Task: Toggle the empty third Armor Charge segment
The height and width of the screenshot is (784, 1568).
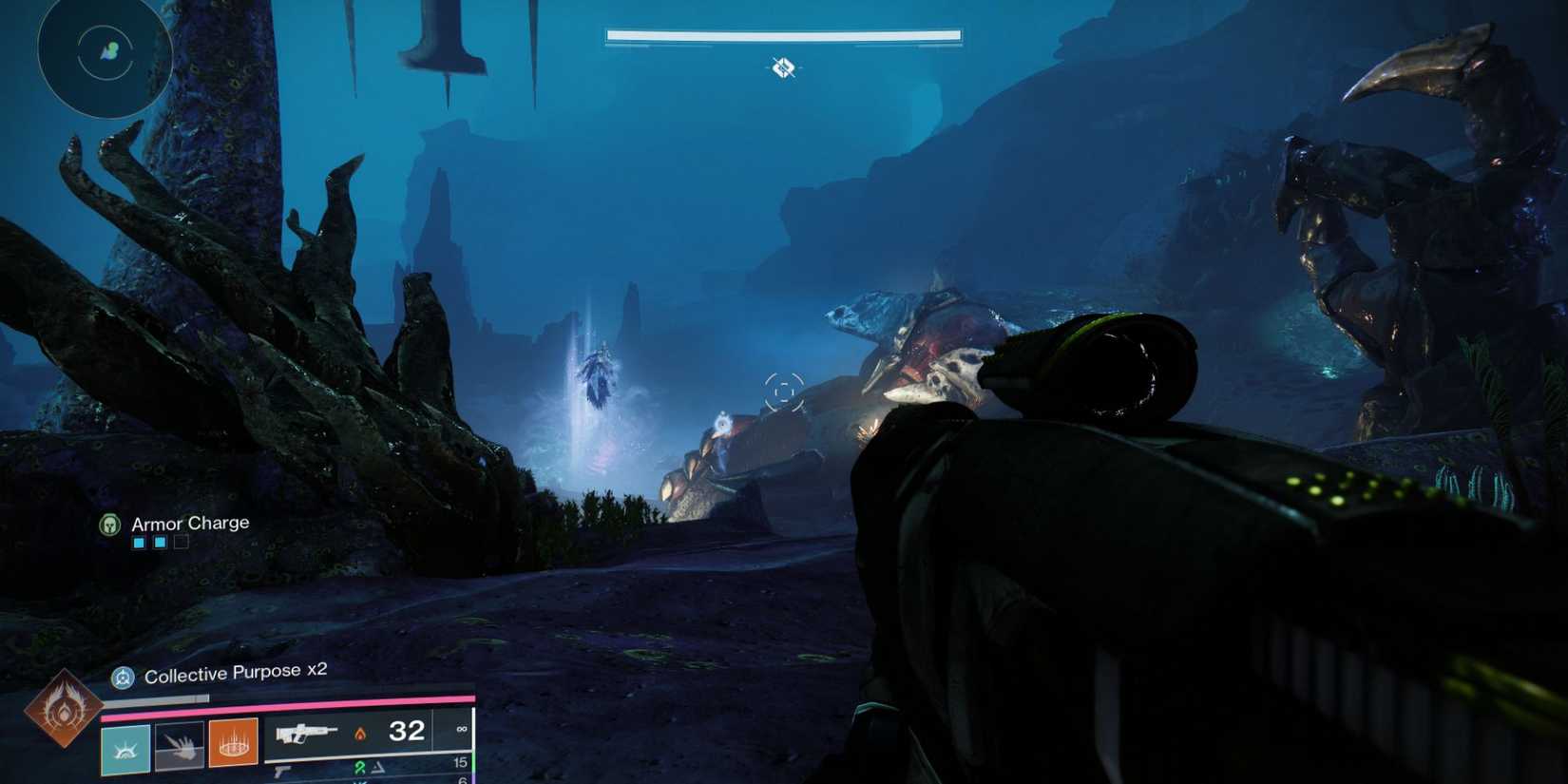Action: (x=182, y=543)
